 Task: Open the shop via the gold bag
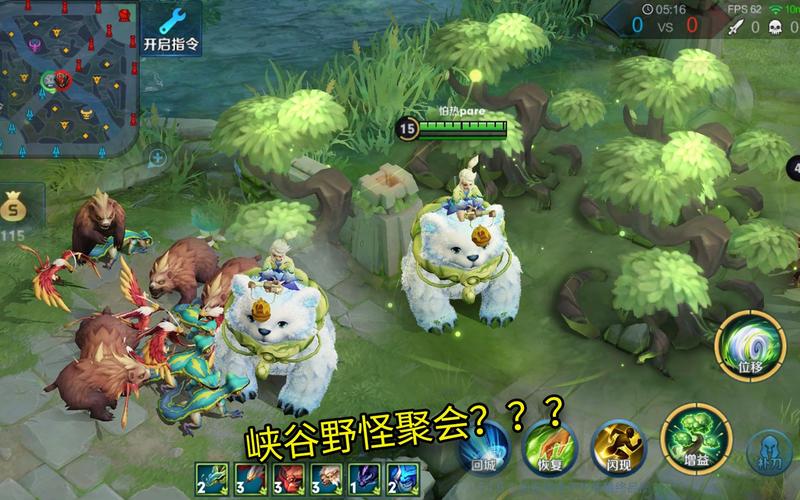click(x=13, y=210)
